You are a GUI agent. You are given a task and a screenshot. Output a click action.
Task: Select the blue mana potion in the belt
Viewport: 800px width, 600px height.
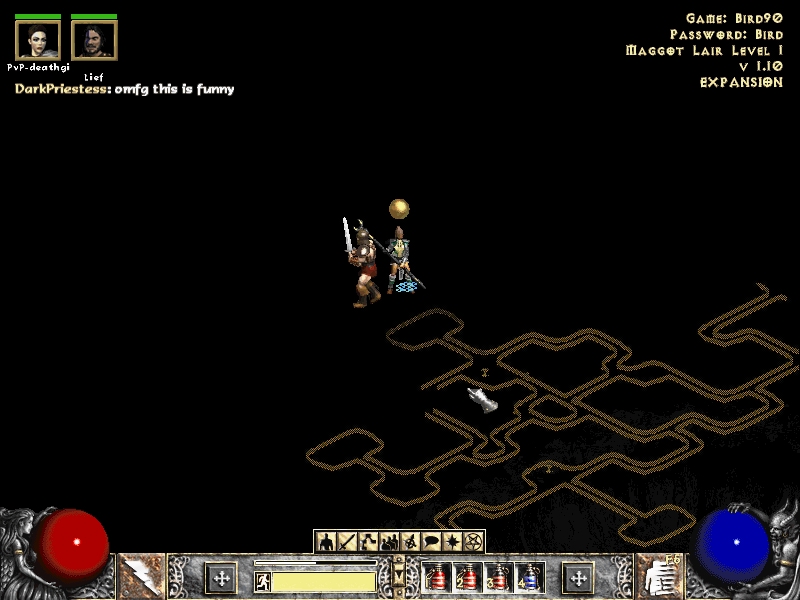529,577
